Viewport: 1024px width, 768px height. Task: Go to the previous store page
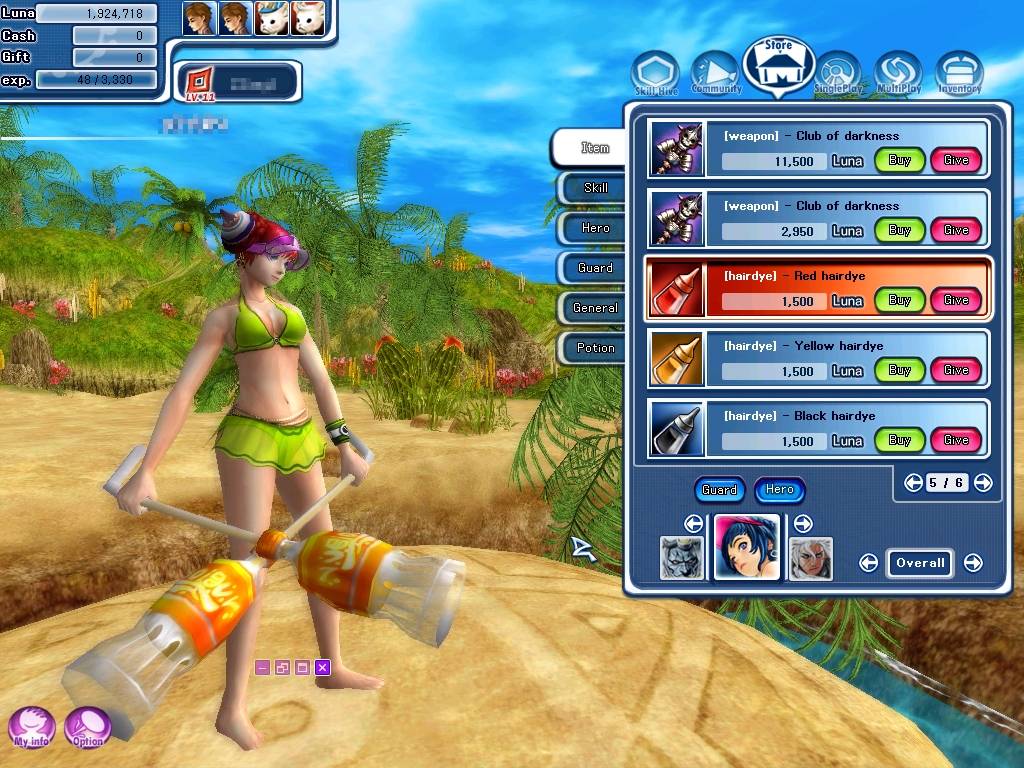tap(913, 483)
